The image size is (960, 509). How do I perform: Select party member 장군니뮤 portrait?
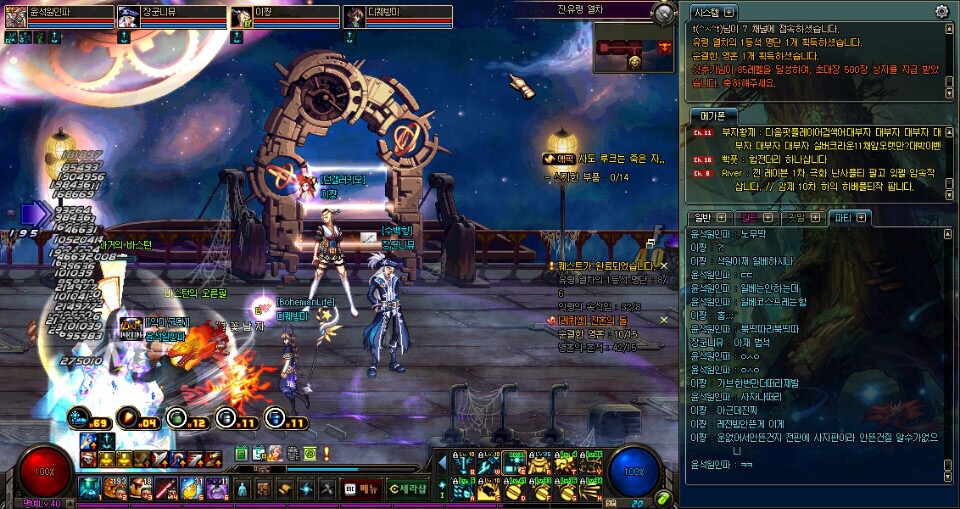tap(129, 18)
